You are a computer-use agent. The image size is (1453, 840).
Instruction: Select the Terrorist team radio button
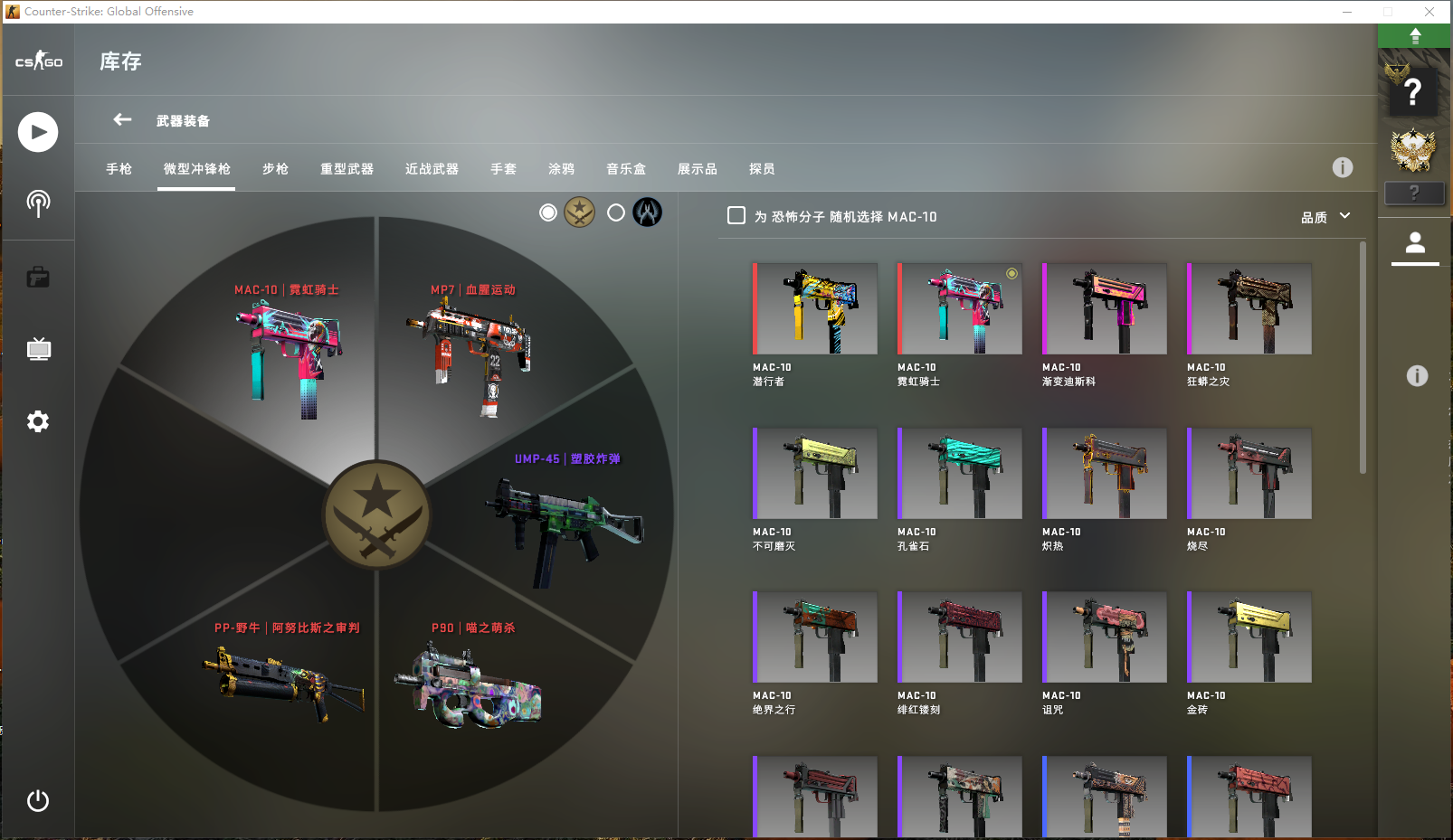click(548, 212)
